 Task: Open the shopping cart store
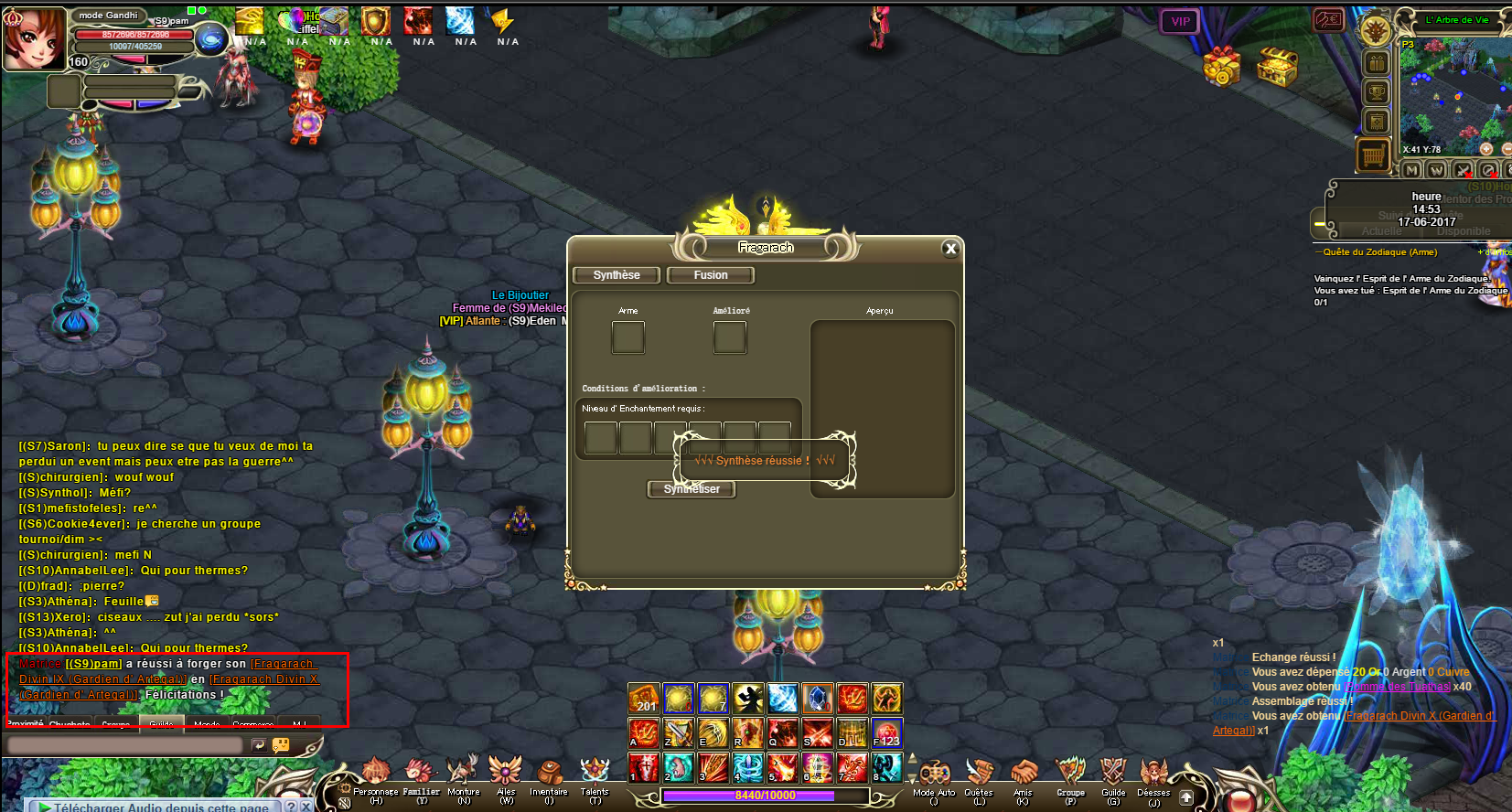(x=1373, y=156)
